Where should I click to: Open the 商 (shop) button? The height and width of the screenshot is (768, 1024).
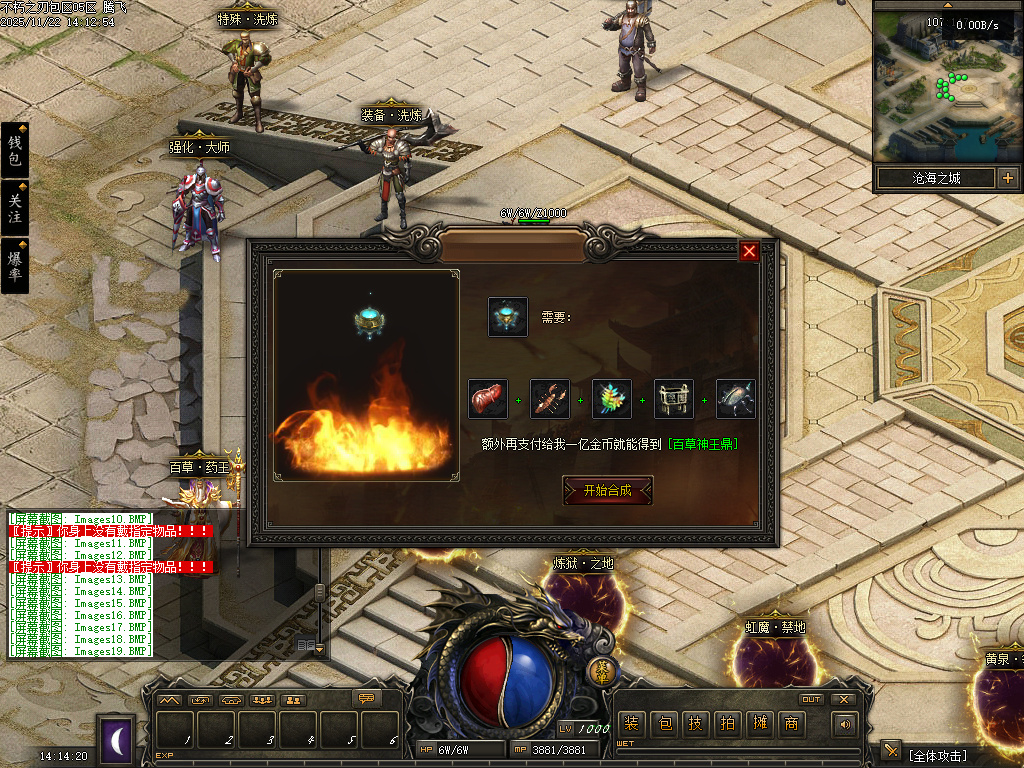pos(791,724)
